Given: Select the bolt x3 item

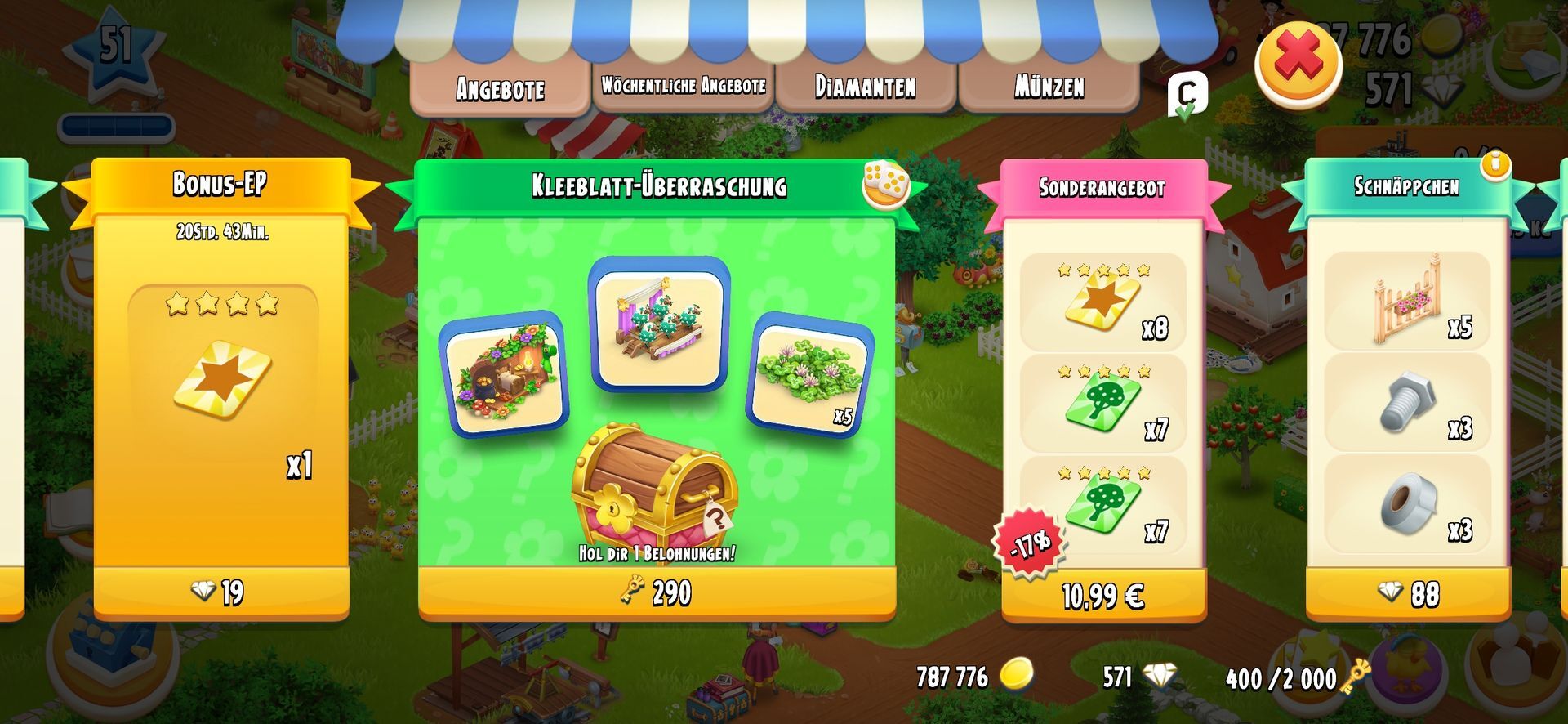Looking at the screenshot, I should [x=1407, y=402].
